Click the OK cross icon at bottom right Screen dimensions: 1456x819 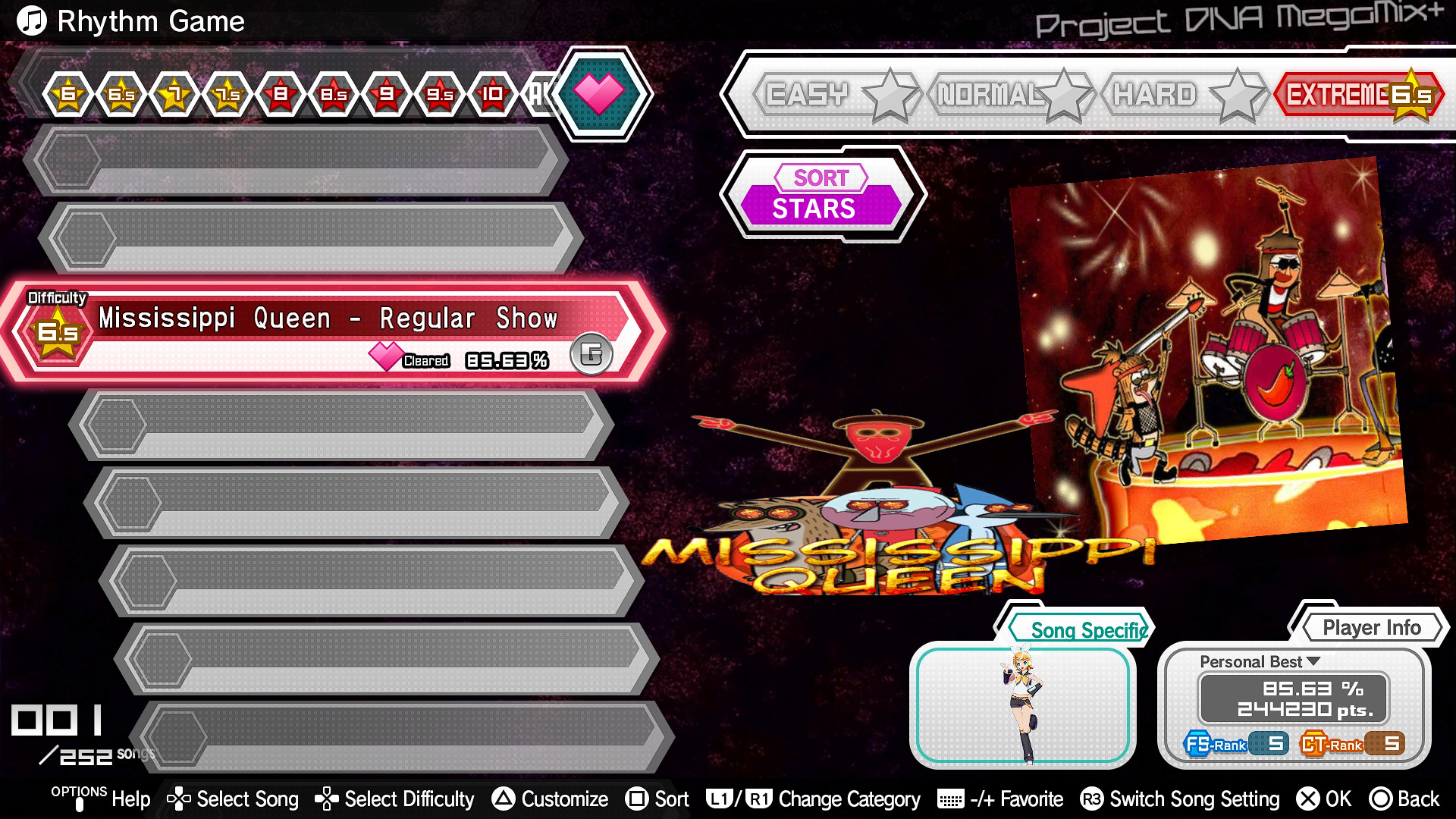pos(1307,799)
